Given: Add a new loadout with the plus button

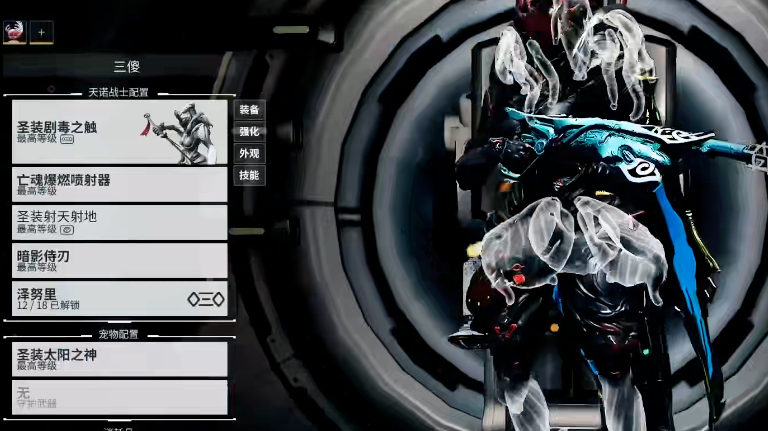Looking at the screenshot, I should (42, 33).
